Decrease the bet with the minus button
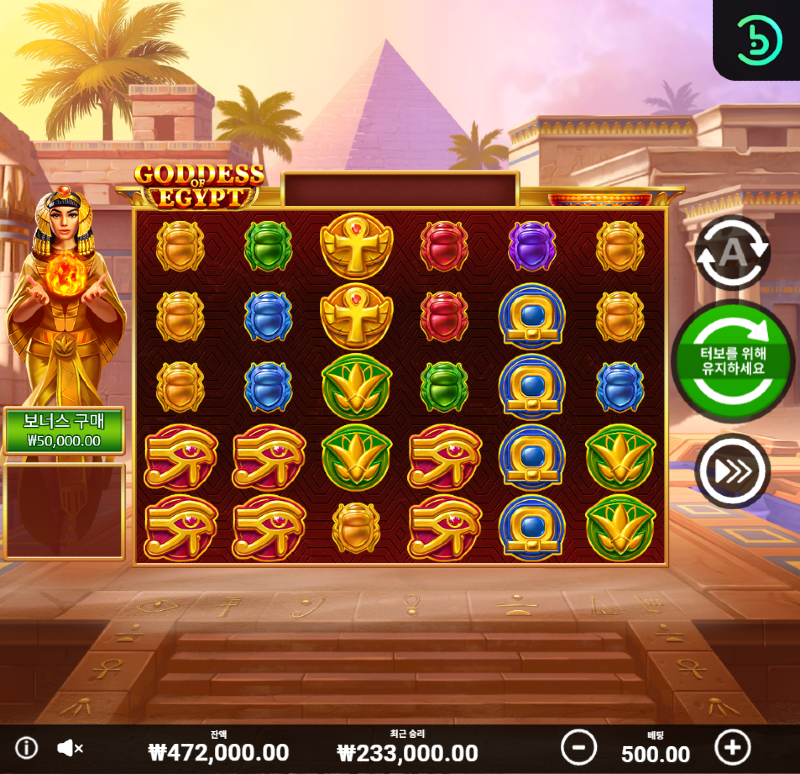Image resolution: width=800 pixels, height=774 pixels. click(578, 747)
